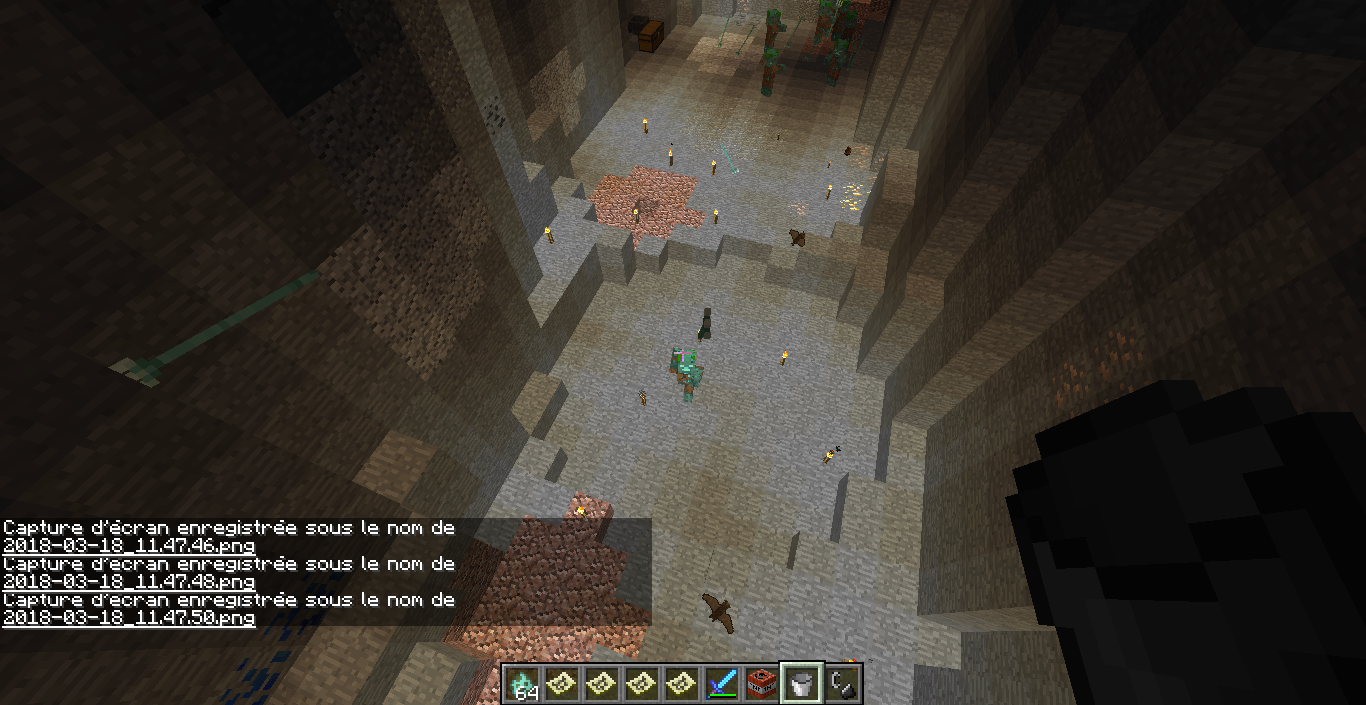Select the diamond sword hotbar slot
1366x705 pixels.
tap(721, 683)
